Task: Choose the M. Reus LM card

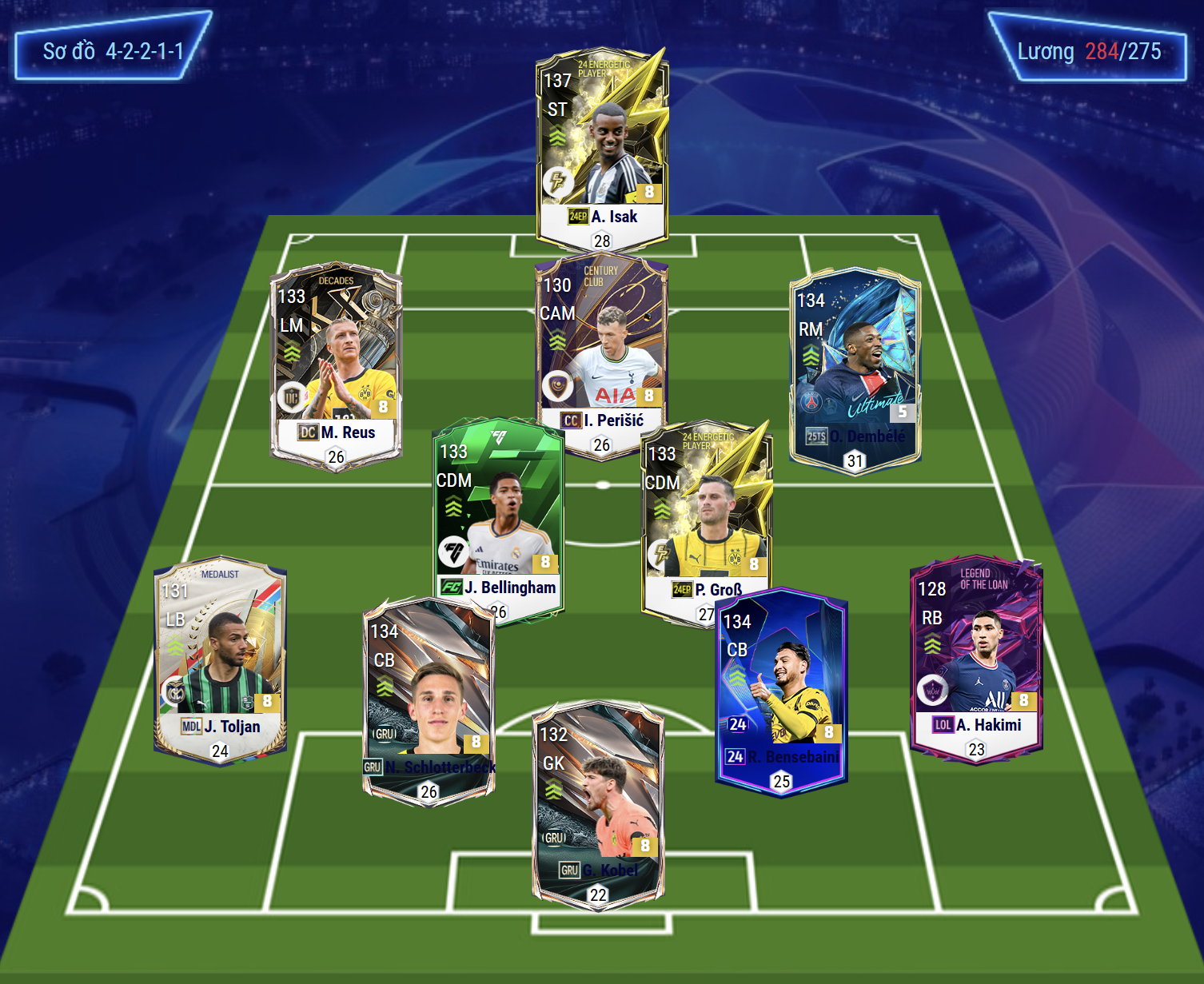Action: pyautogui.click(x=336, y=364)
